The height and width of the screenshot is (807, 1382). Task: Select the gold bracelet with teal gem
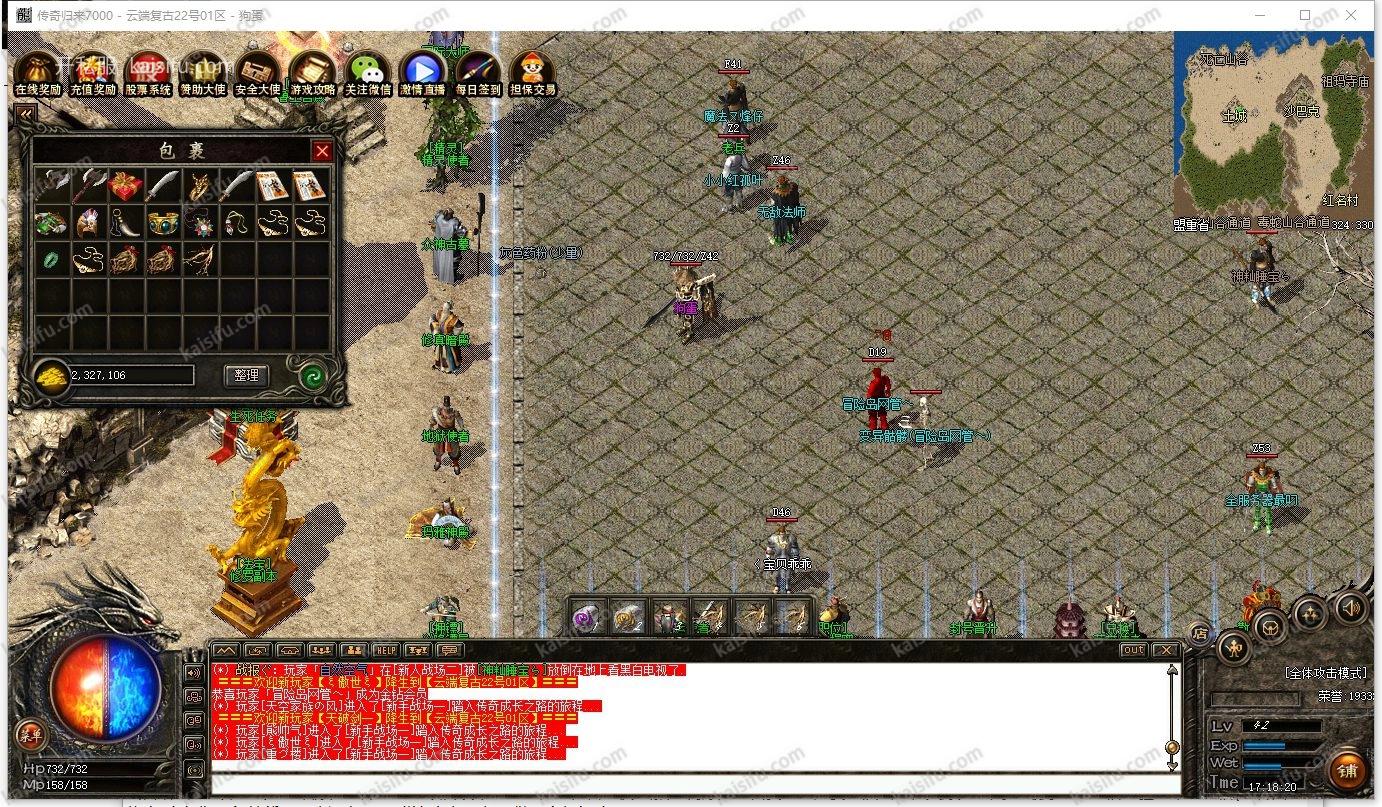pyautogui.click(x=163, y=223)
